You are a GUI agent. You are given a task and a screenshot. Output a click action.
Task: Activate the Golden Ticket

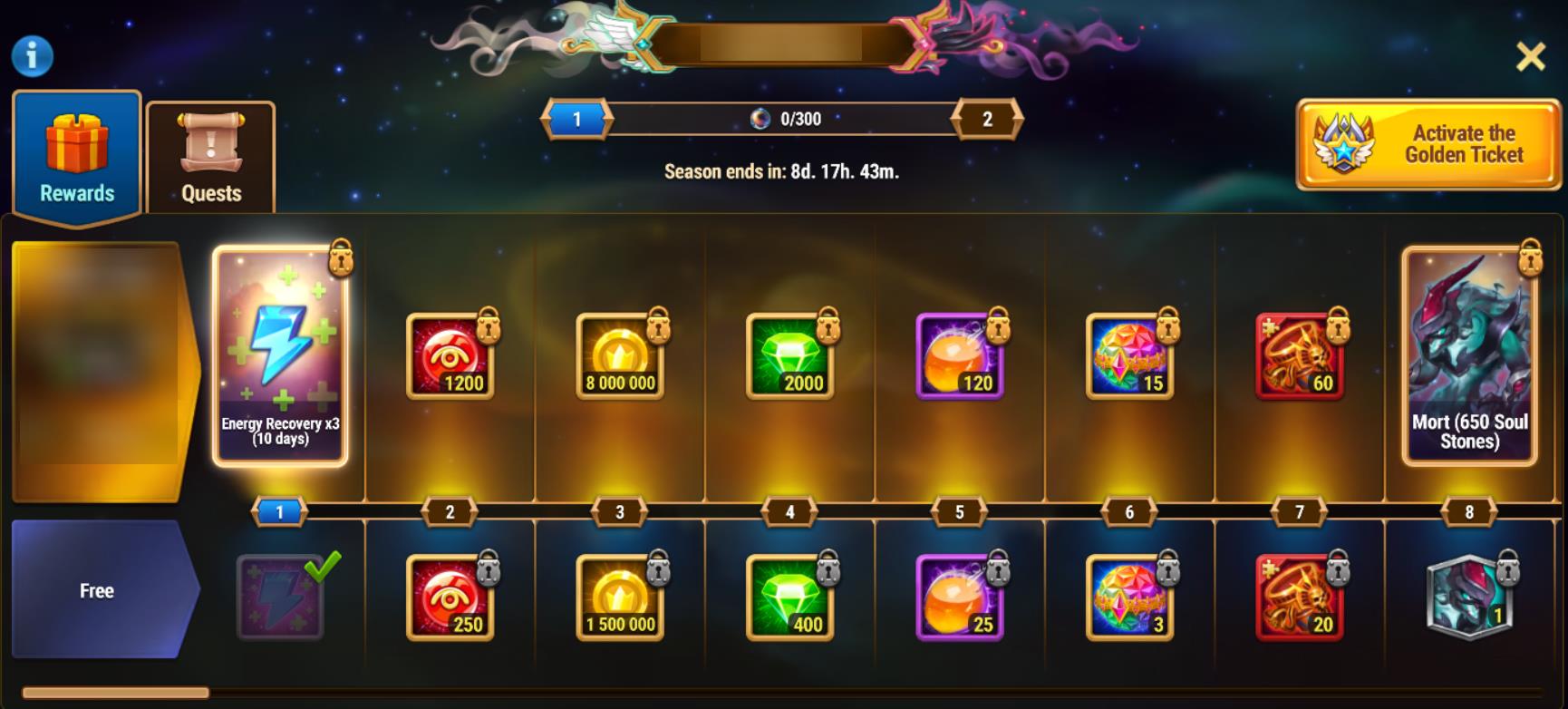tap(1428, 144)
